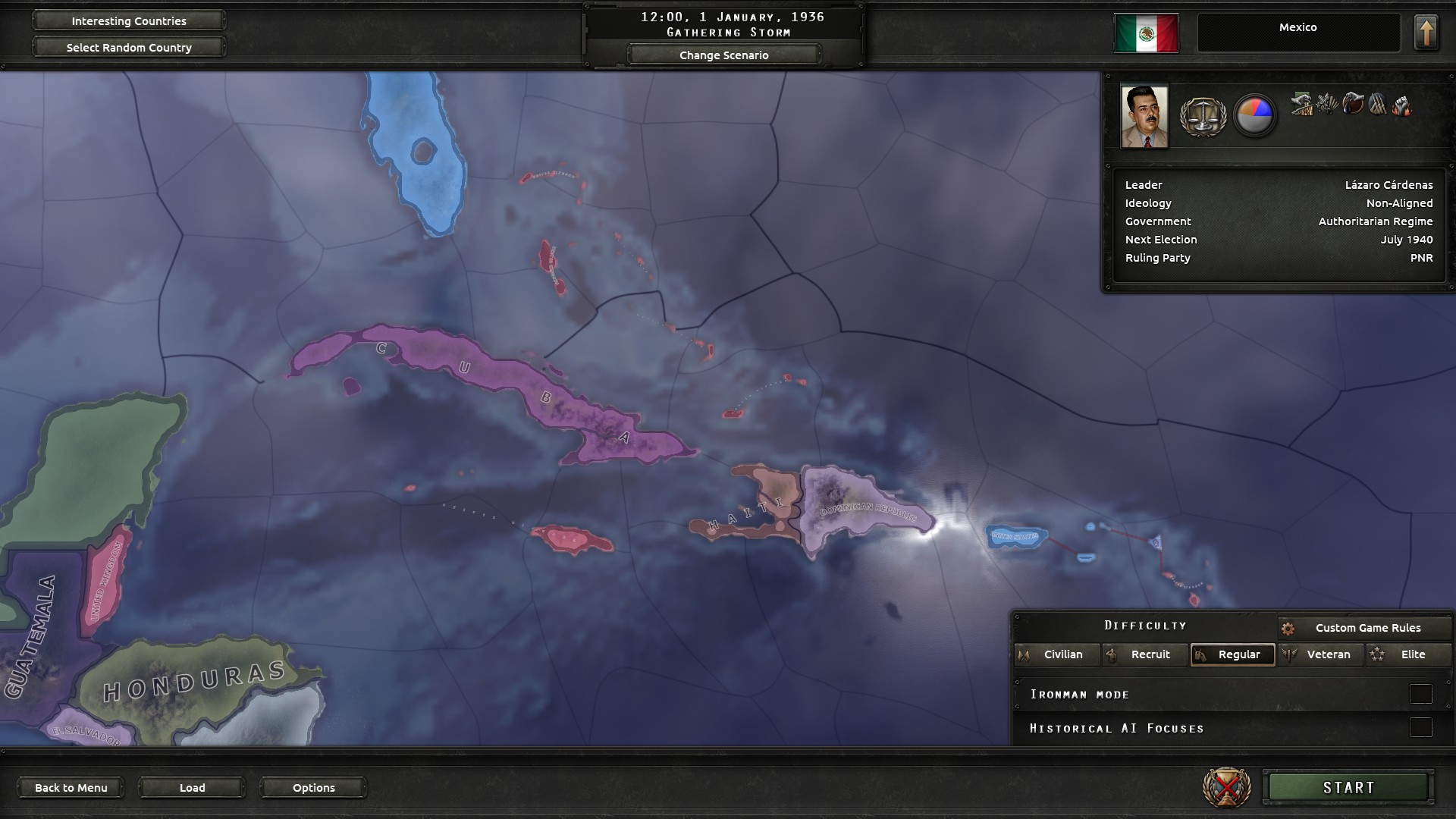Click the Mexican flag at top right

pos(1145,32)
